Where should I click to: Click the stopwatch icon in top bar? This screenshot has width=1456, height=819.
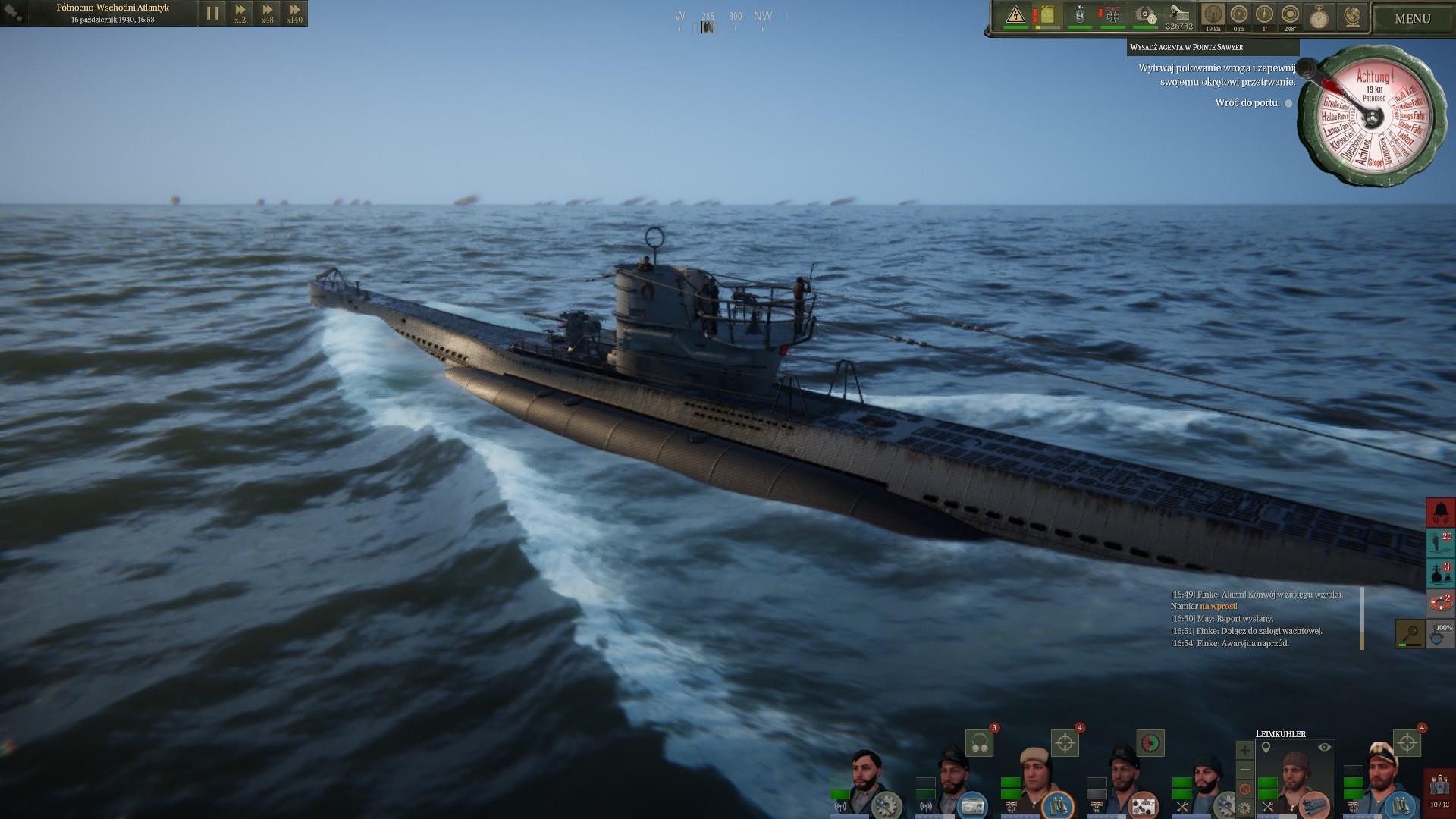tap(1319, 17)
